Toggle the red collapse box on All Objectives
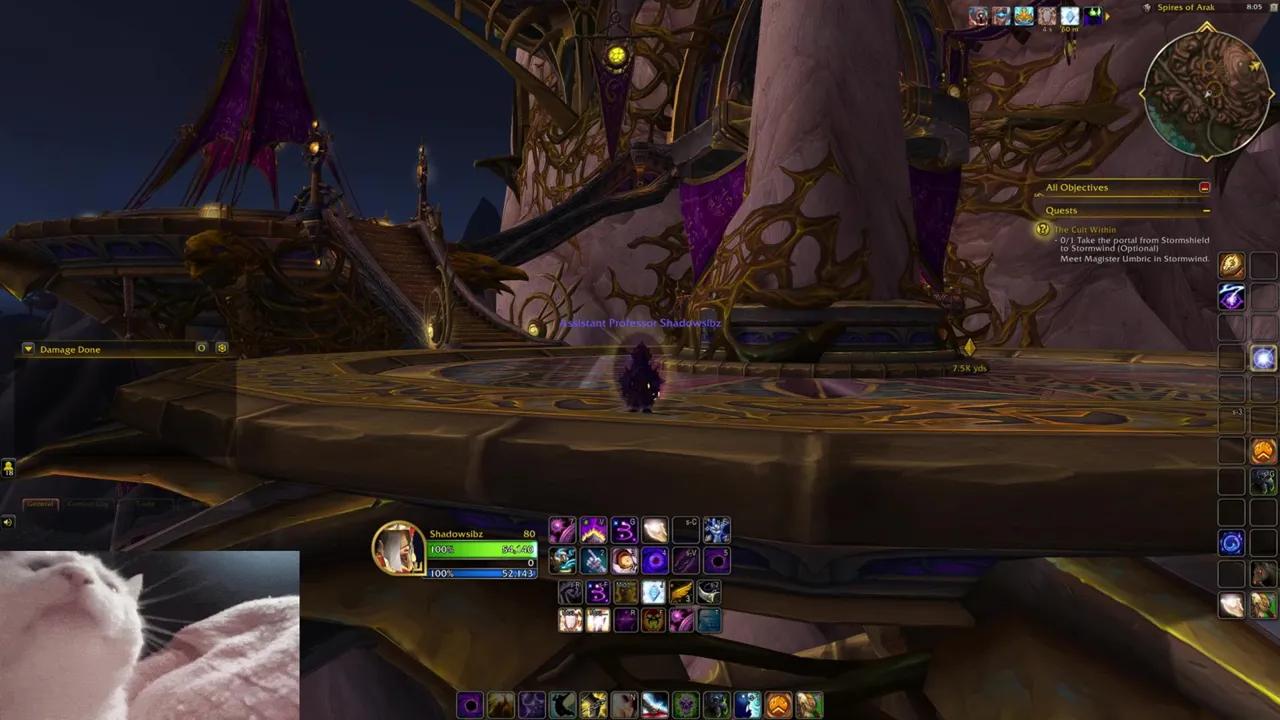The height and width of the screenshot is (720, 1280). pyautogui.click(x=1204, y=187)
